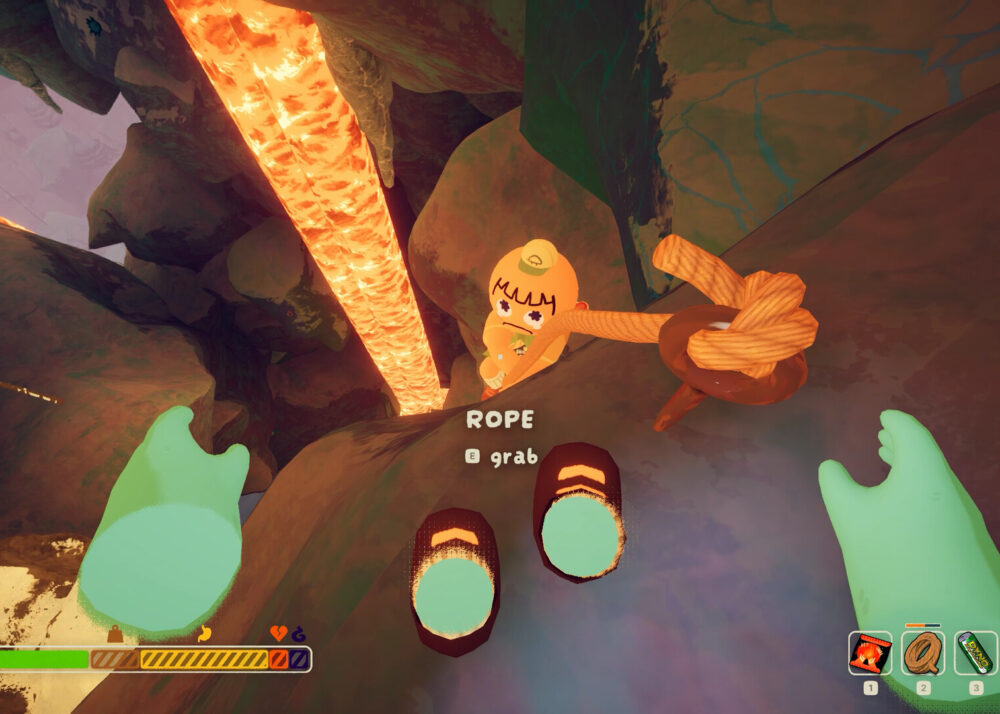This screenshot has height=714, width=1000.
Task: Select the fire-hands heat pack slot
Action: [x=870, y=653]
